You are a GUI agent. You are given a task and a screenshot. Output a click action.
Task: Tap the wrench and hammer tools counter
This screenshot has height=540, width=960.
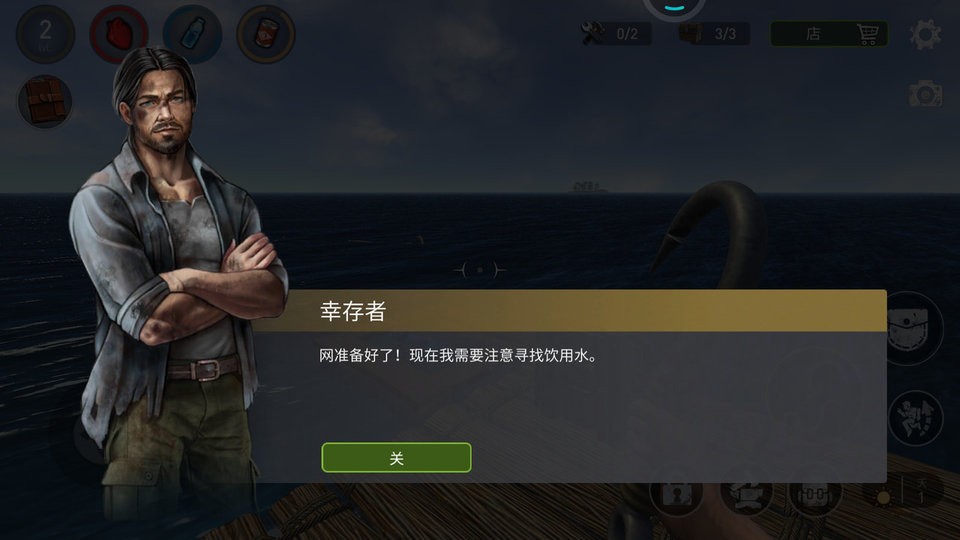(x=616, y=34)
